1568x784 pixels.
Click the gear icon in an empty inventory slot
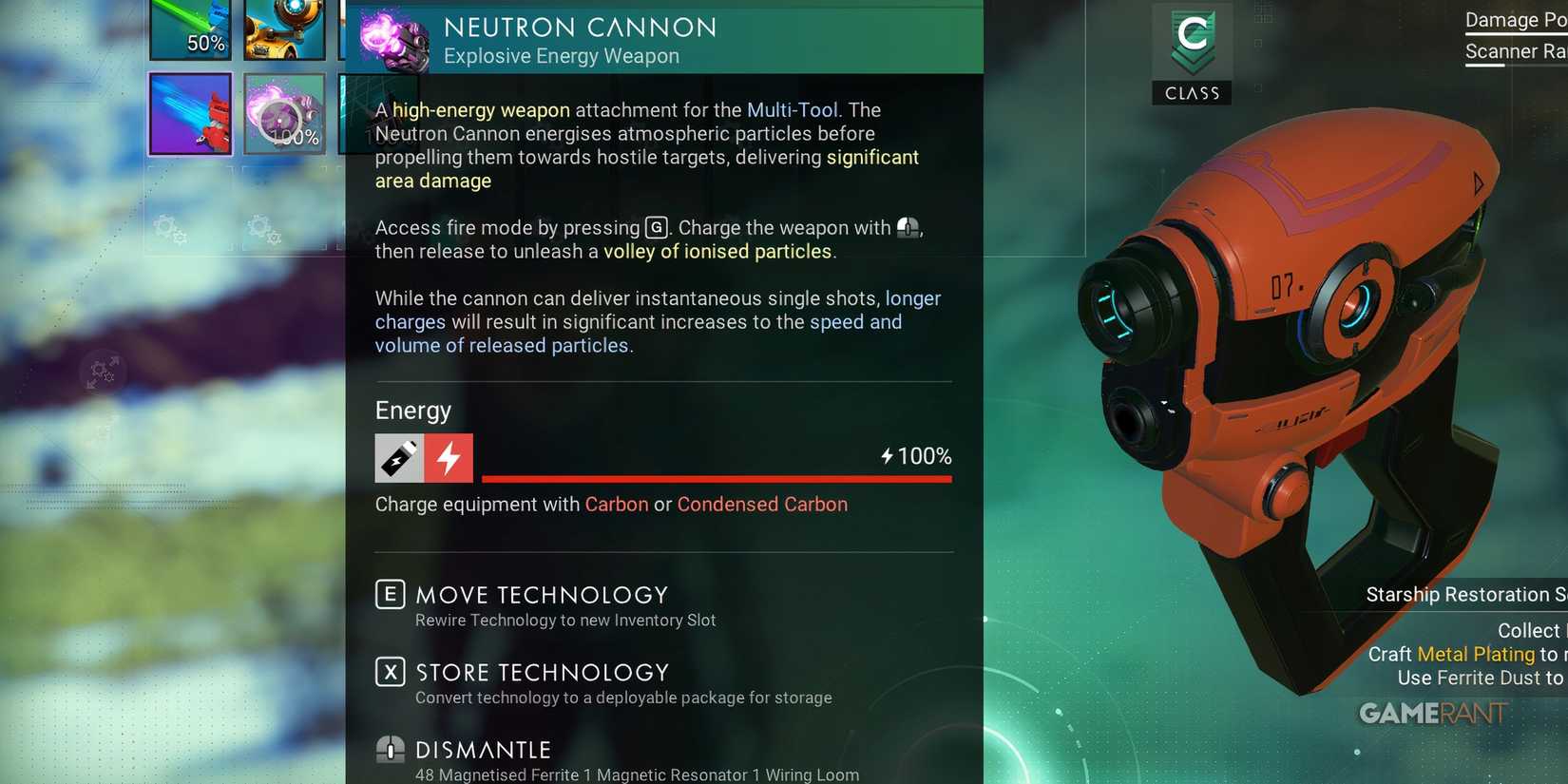pos(169,231)
